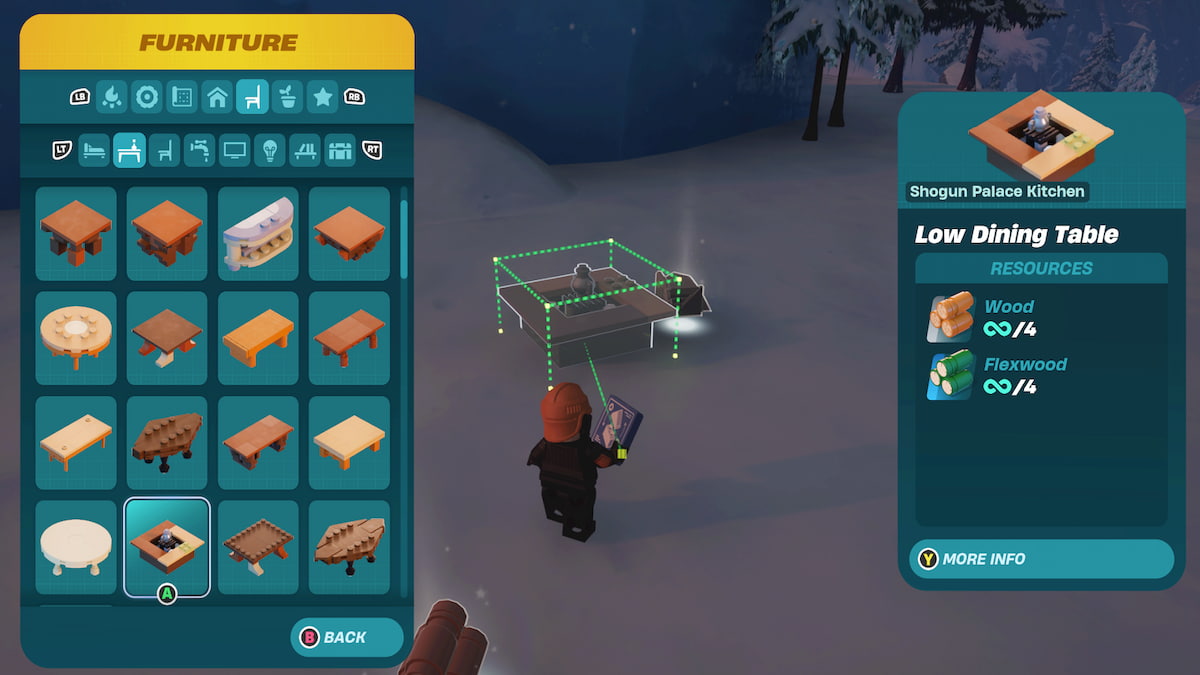Show the star favorites tab

pos(322,97)
